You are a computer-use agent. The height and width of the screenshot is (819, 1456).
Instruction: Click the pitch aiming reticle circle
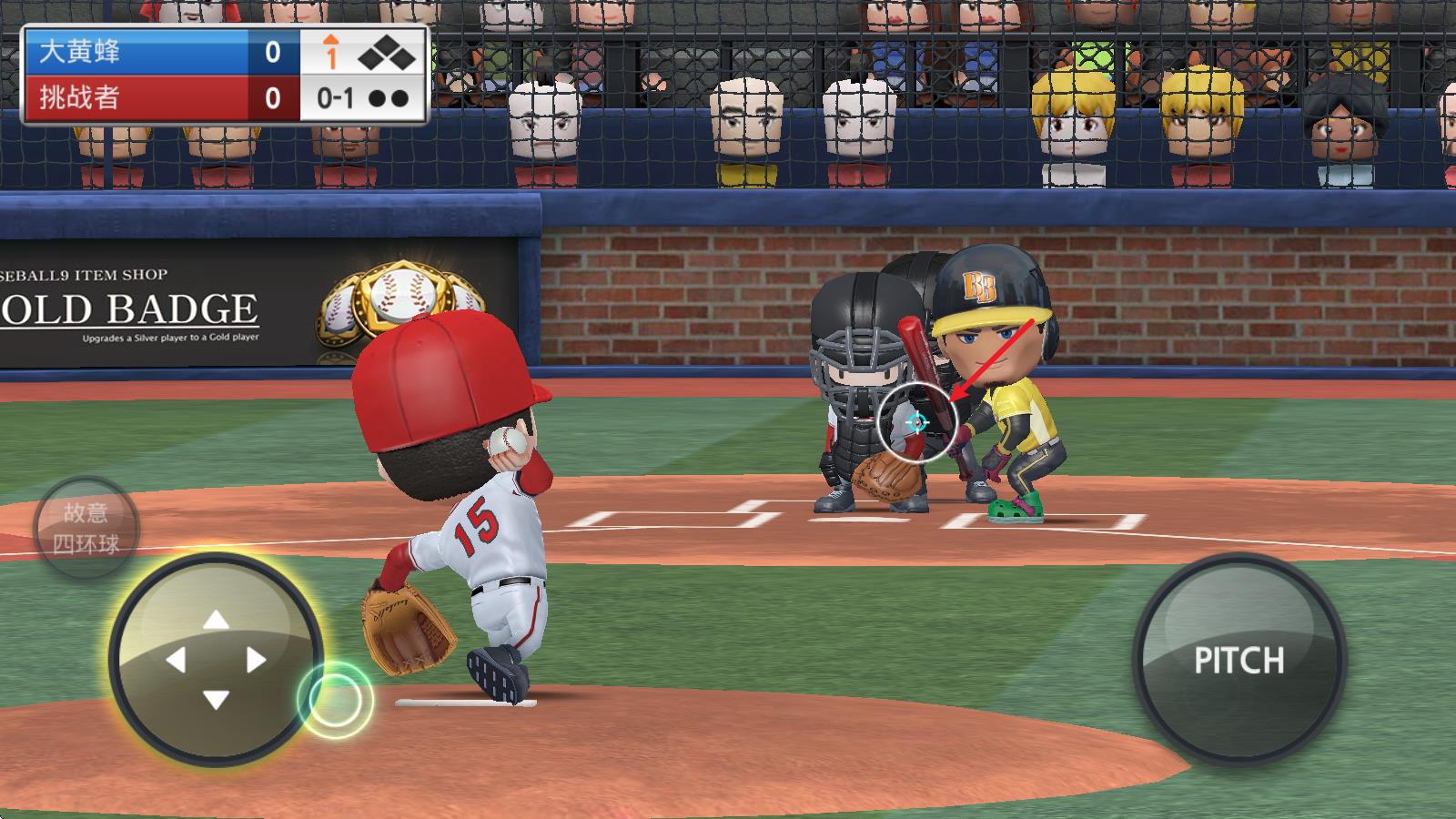916,422
